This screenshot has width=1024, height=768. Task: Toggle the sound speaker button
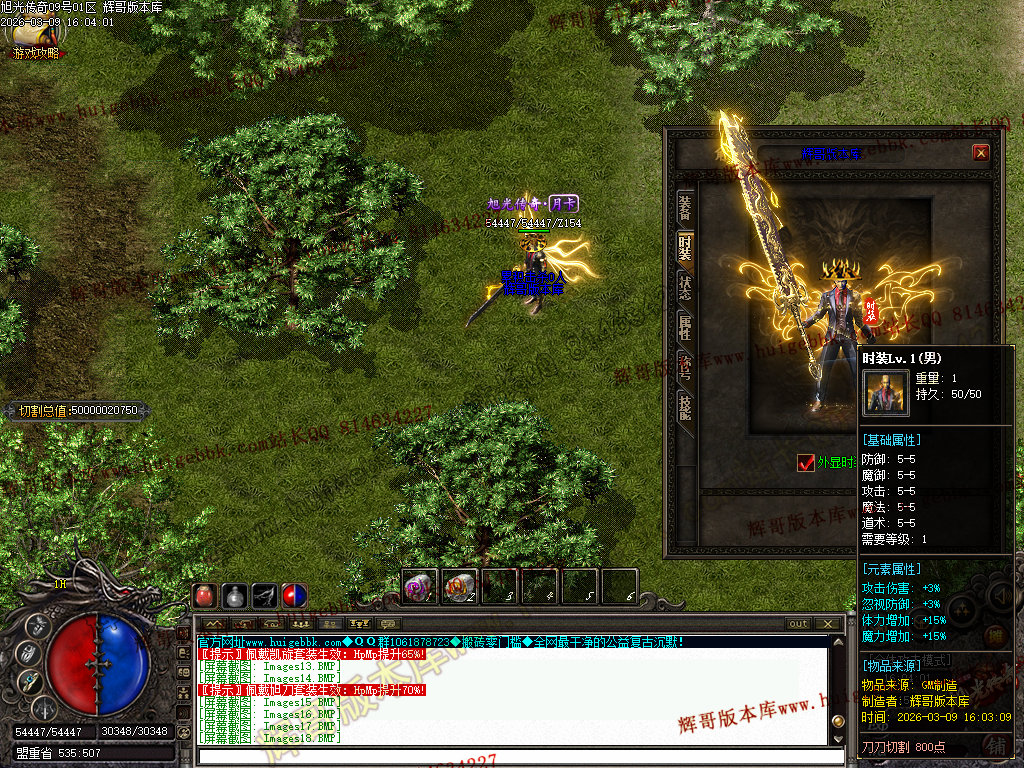pyautogui.click(x=1000, y=596)
